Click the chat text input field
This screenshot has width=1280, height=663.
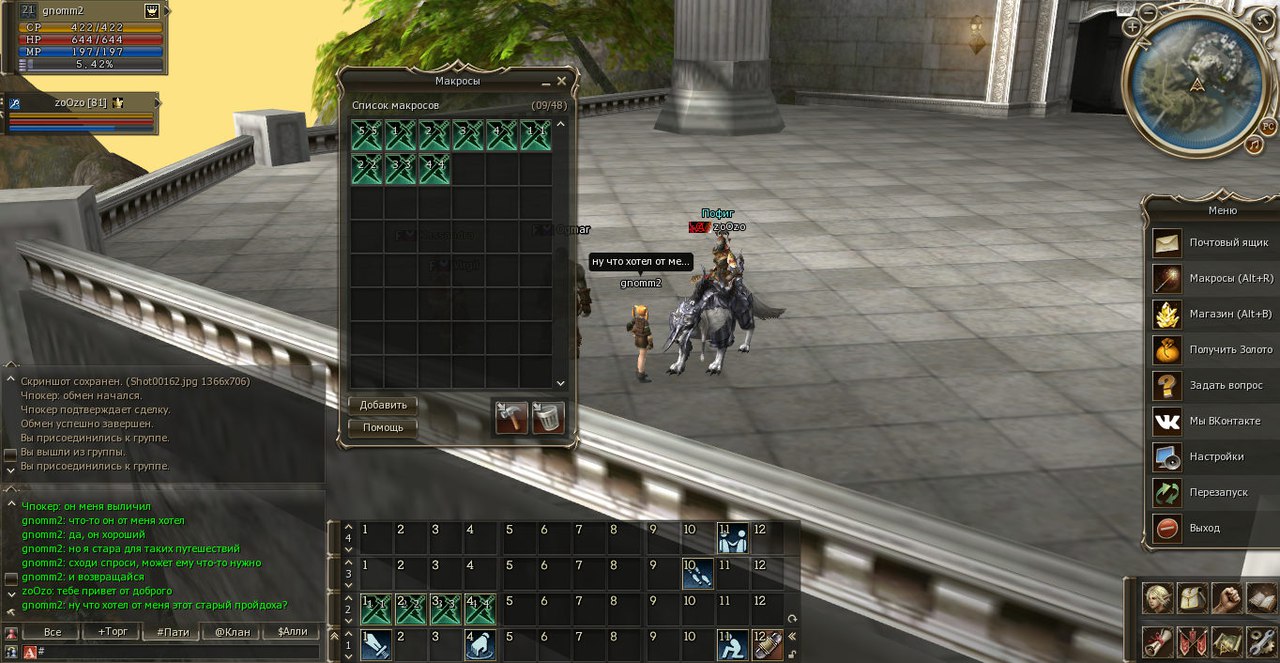tap(180, 652)
